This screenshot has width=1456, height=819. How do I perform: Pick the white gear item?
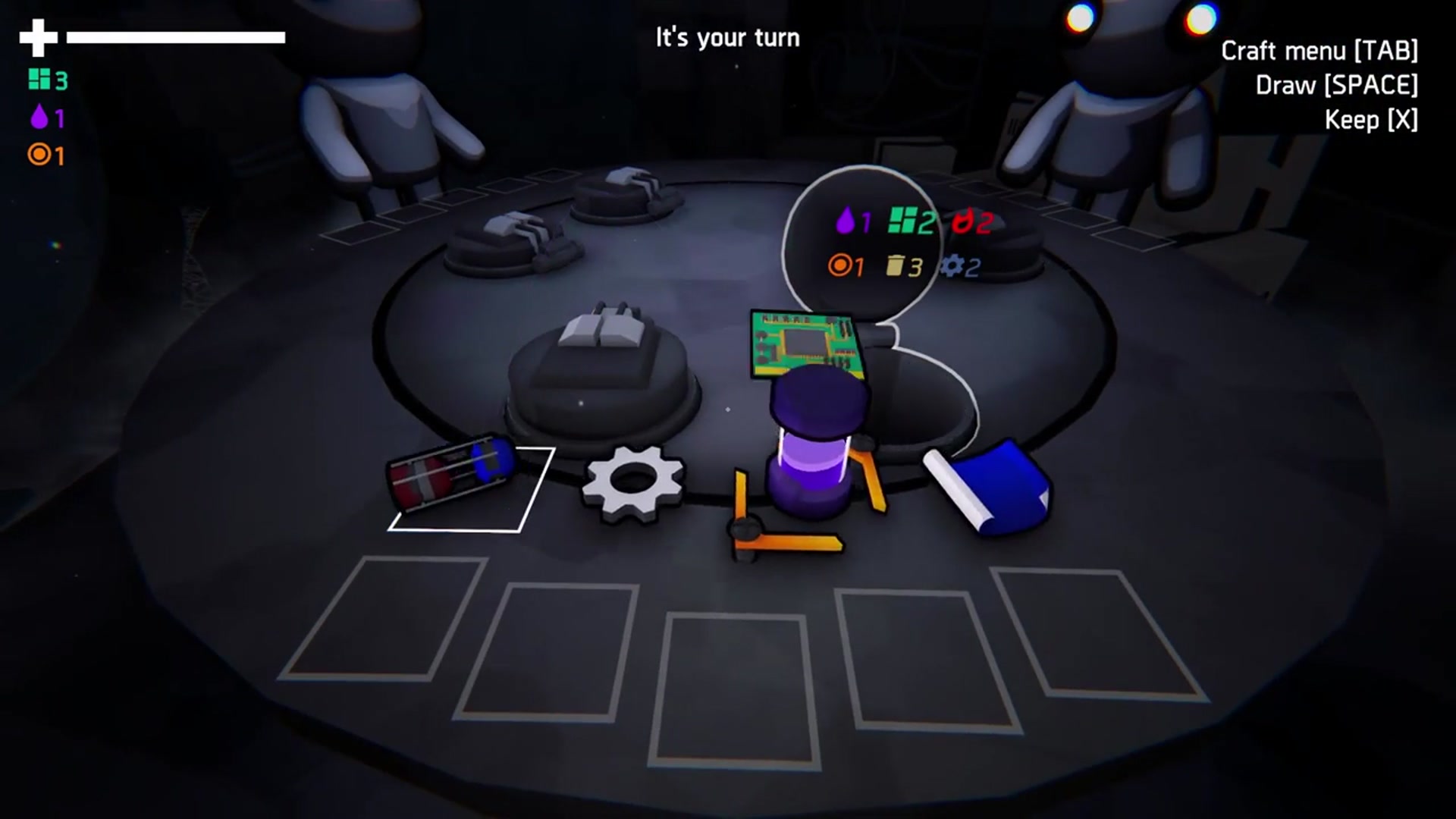[x=632, y=482]
